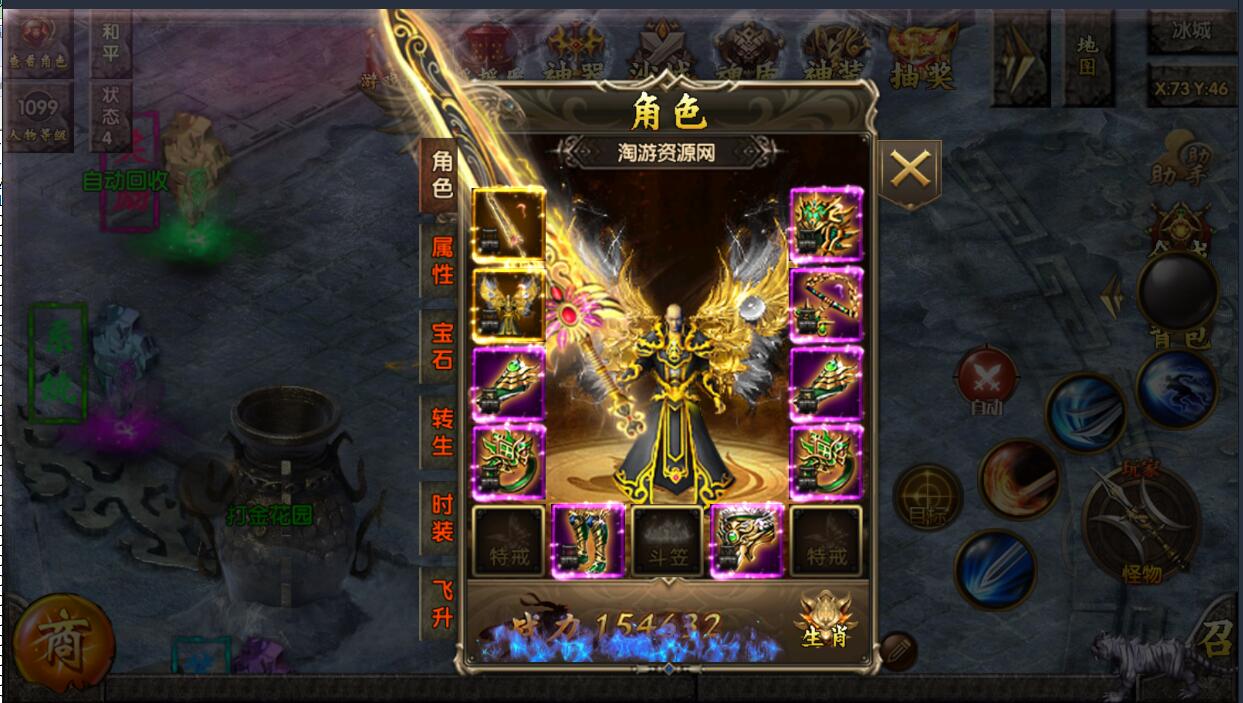Show the 时装 tab

pyautogui.click(x=442, y=518)
